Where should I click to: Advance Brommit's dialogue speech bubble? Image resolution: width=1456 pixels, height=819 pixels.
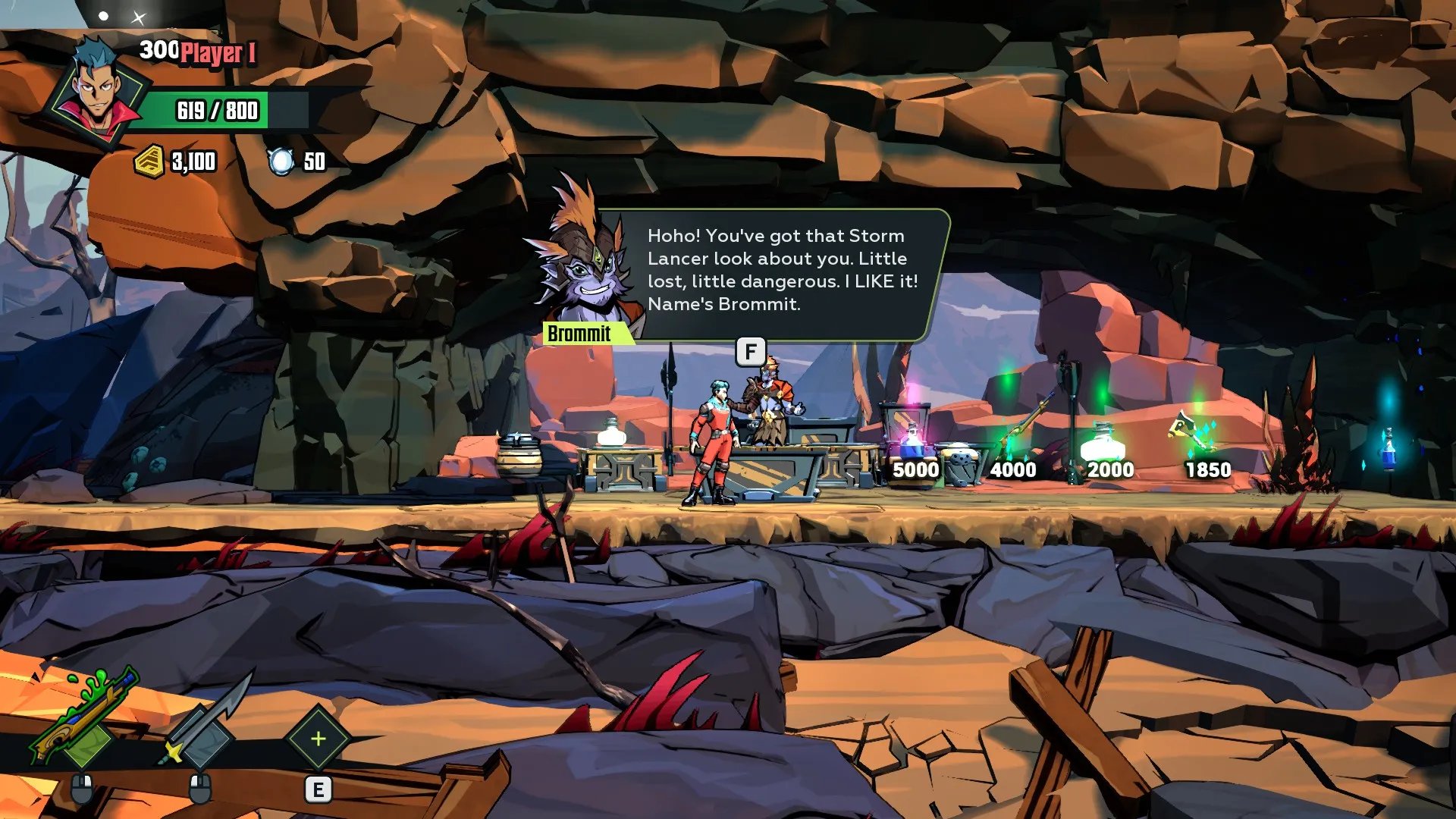tap(781, 271)
